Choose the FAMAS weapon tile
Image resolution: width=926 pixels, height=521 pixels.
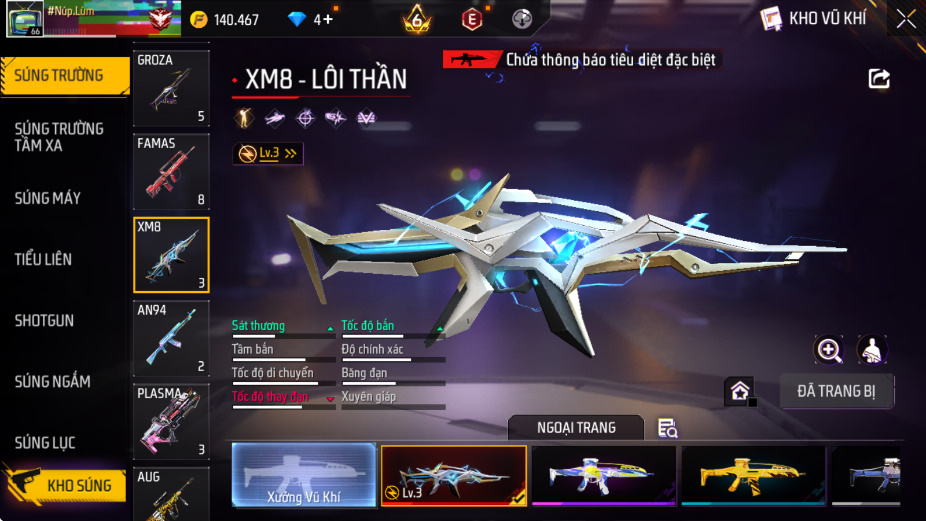(x=171, y=172)
